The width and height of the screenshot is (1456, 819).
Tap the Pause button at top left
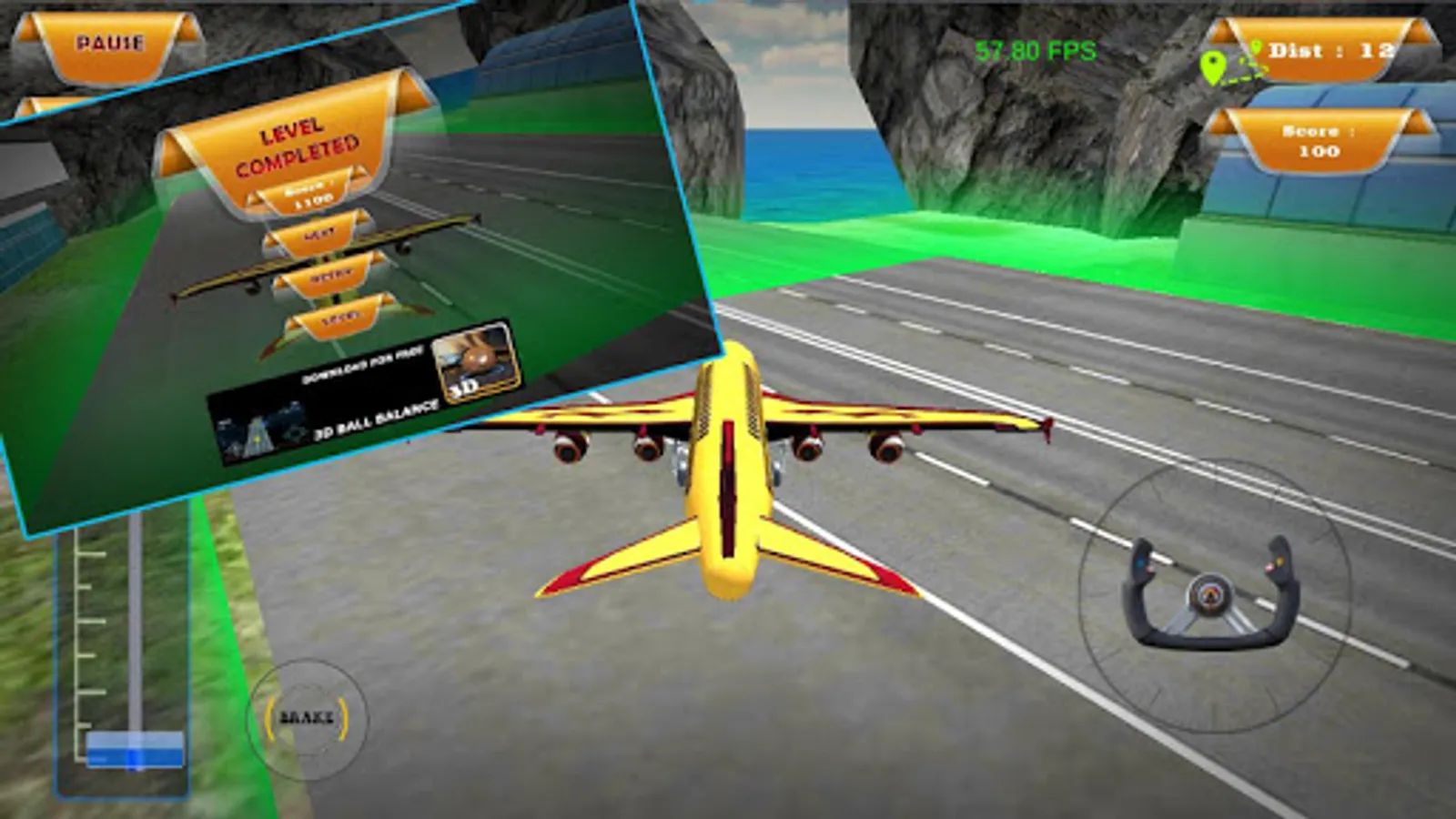(109, 38)
